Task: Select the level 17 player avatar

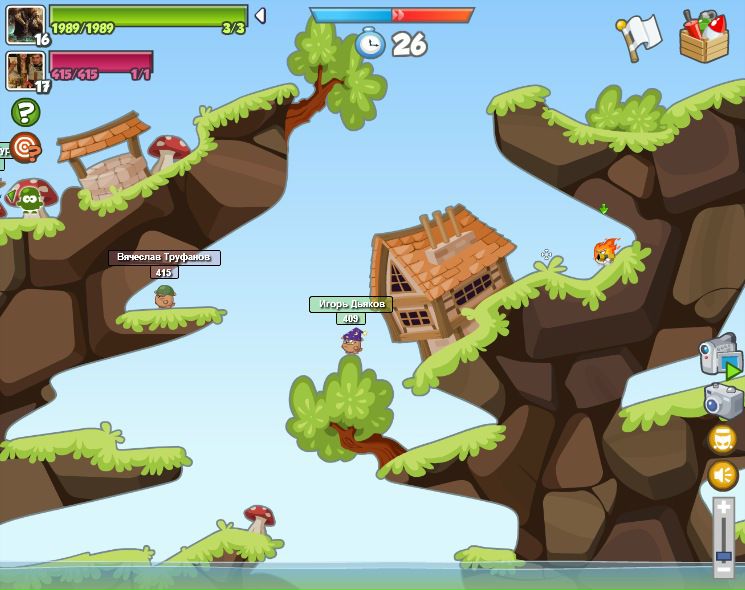Action: (25, 71)
